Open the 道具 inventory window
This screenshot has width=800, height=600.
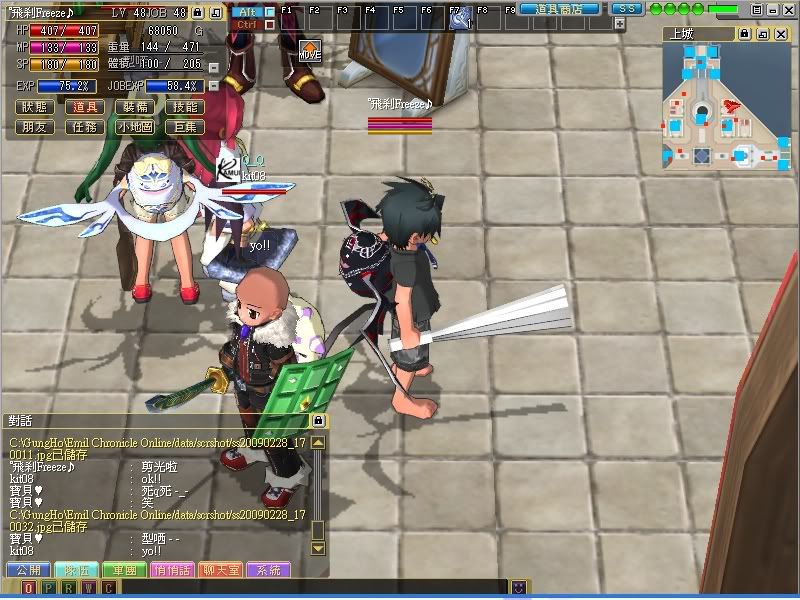[86, 107]
